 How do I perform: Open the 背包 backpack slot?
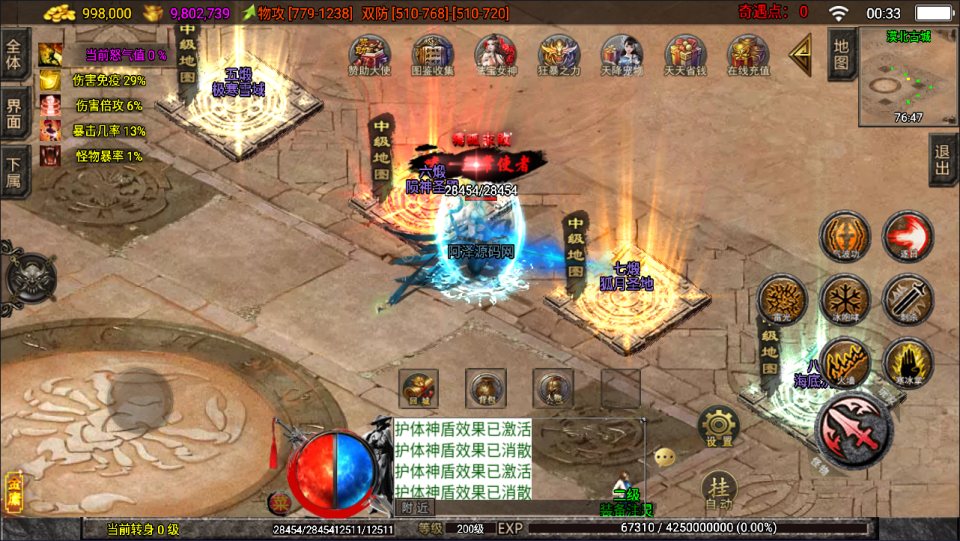(x=486, y=387)
